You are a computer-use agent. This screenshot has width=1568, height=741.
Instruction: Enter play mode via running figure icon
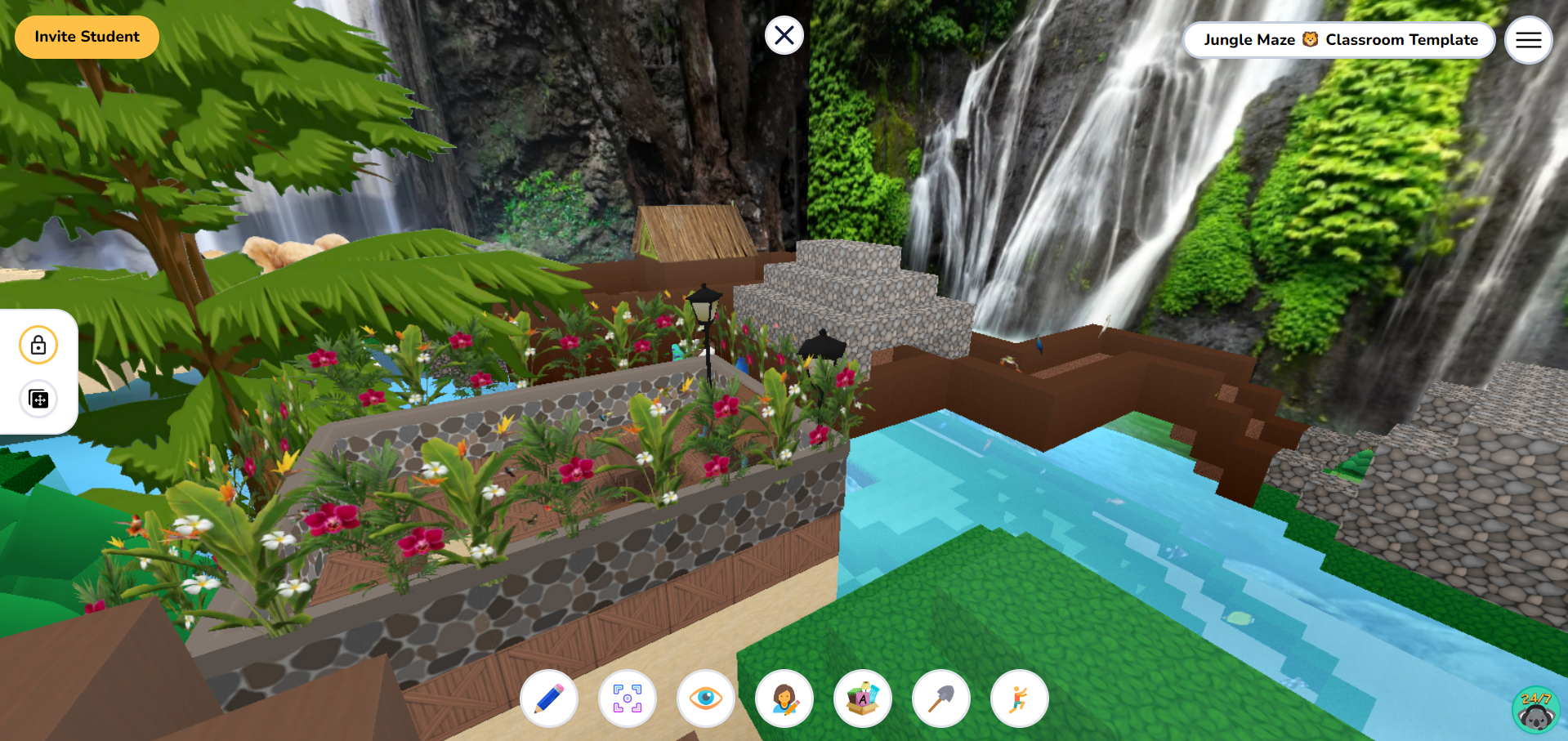[x=1018, y=699]
